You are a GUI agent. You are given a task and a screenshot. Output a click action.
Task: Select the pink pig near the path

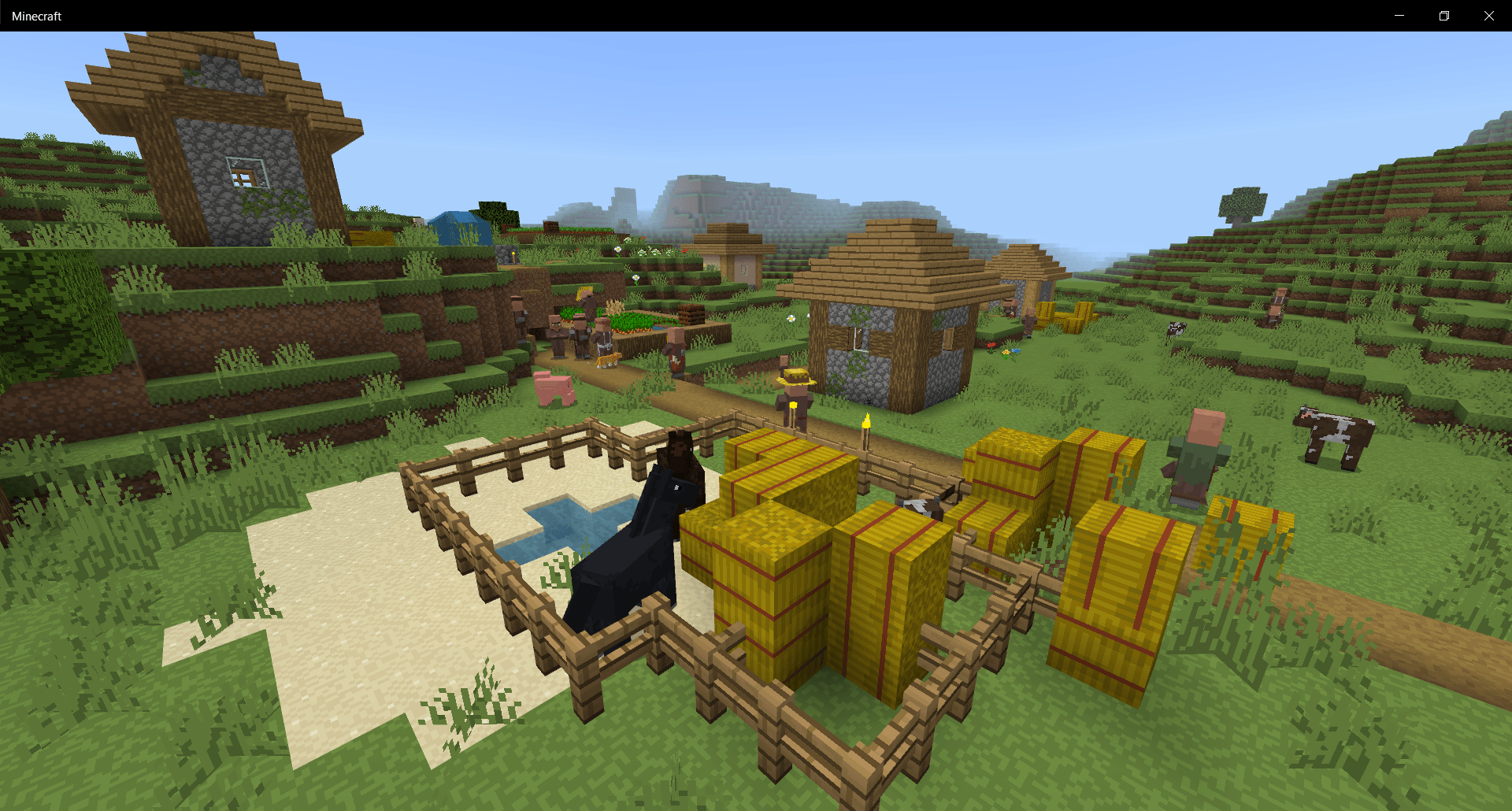(x=556, y=388)
